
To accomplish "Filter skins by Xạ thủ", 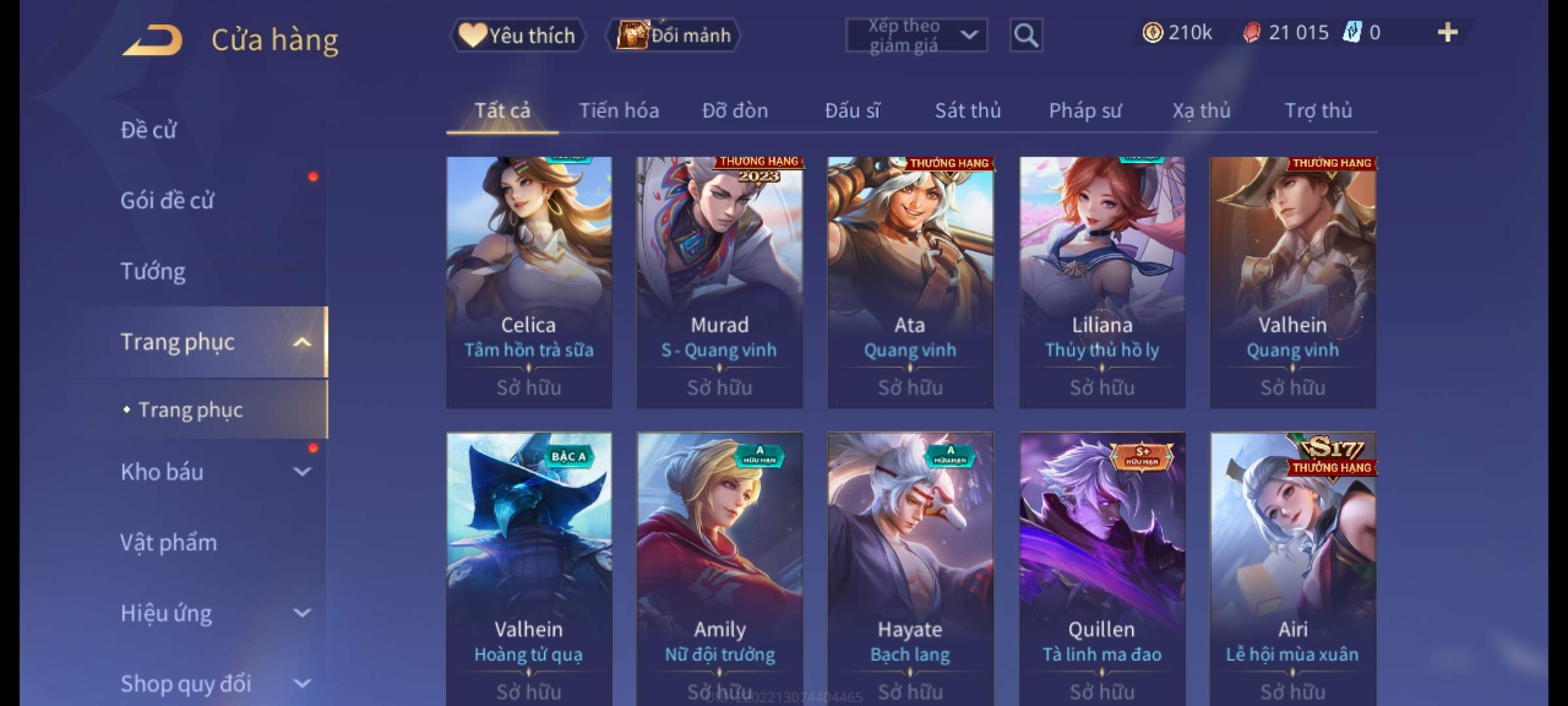I will coord(1201,110).
